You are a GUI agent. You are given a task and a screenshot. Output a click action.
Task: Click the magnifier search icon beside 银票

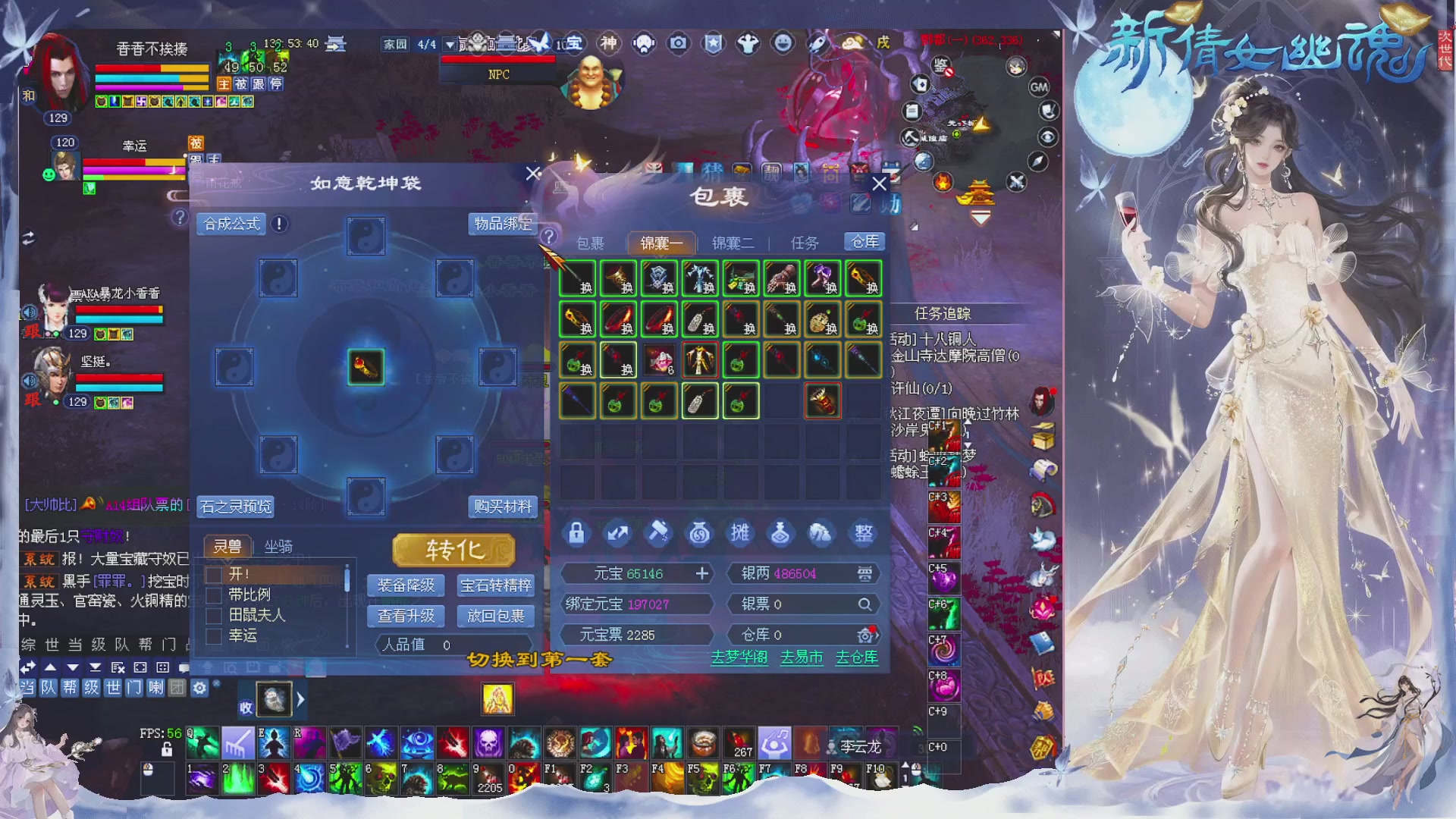pyautogui.click(x=864, y=604)
